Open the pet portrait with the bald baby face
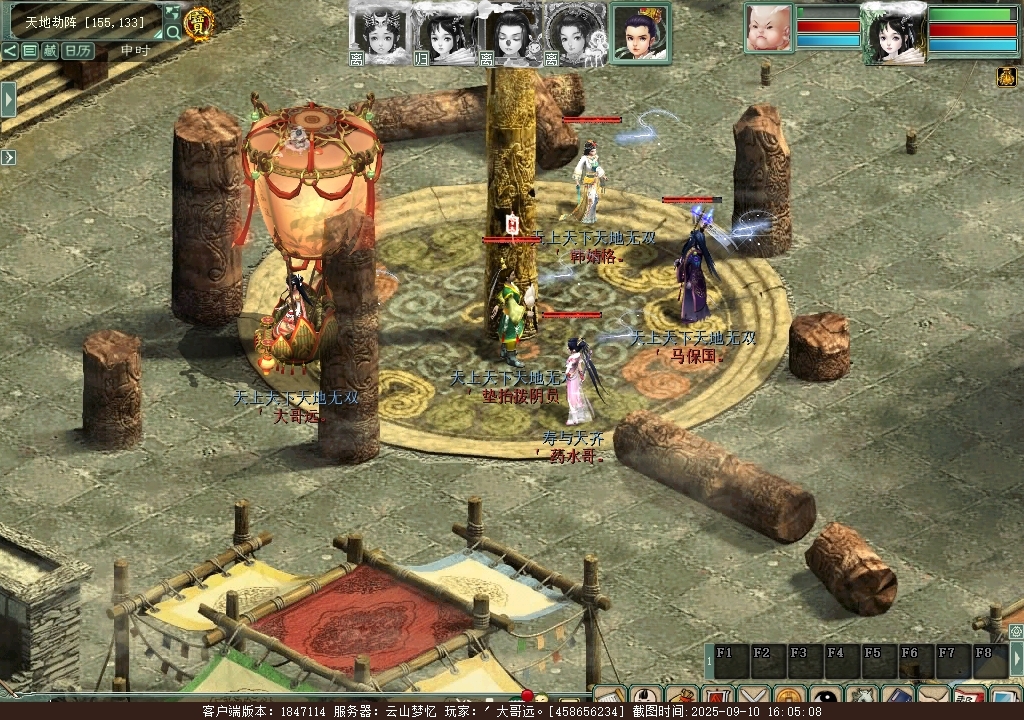This screenshot has height=720, width=1024. point(768,27)
